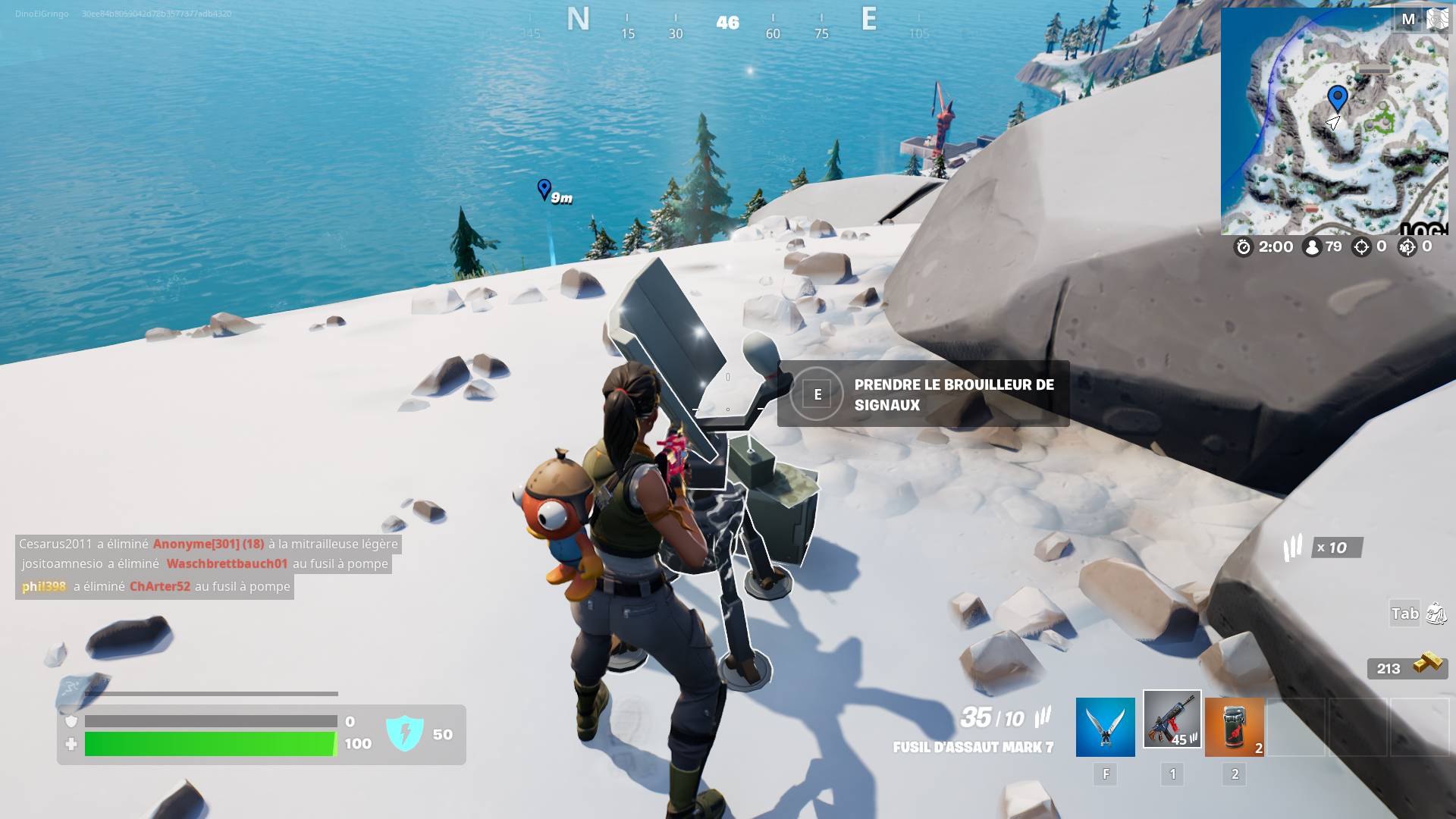Select the grenade in hotbar slot 2
Image resolution: width=1456 pixels, height=819 pixels.
coord(1234,726)
